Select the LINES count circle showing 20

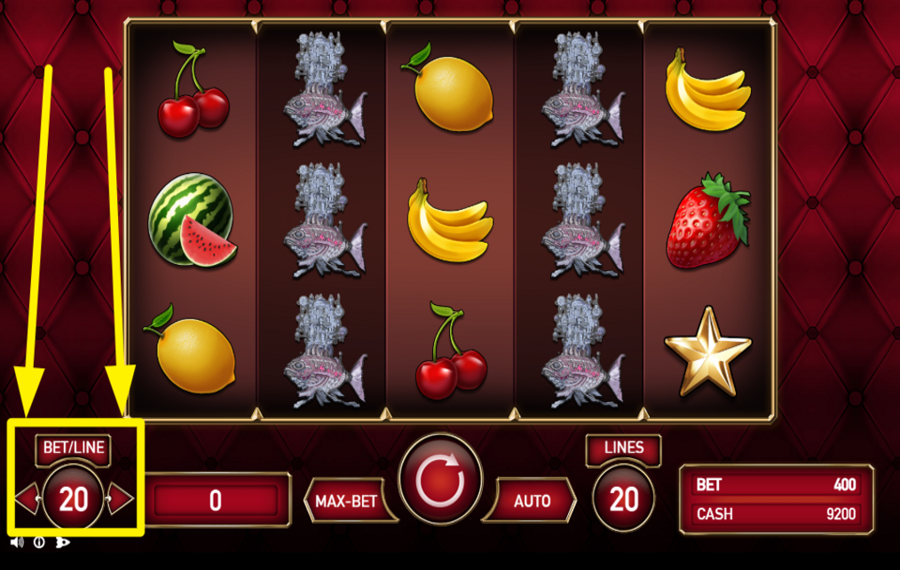(624, 498)
